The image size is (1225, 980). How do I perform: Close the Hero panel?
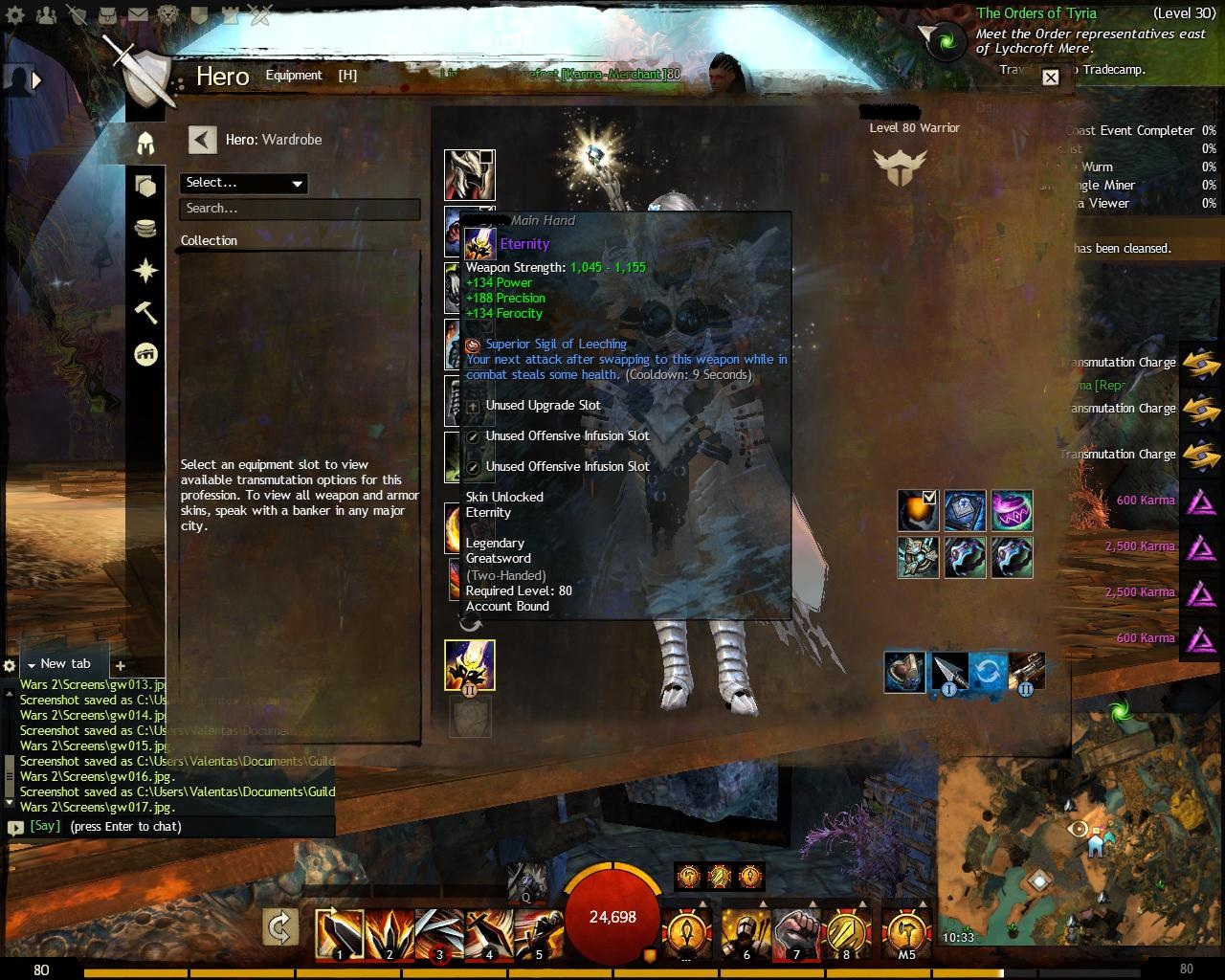(x=1050, y=78)
